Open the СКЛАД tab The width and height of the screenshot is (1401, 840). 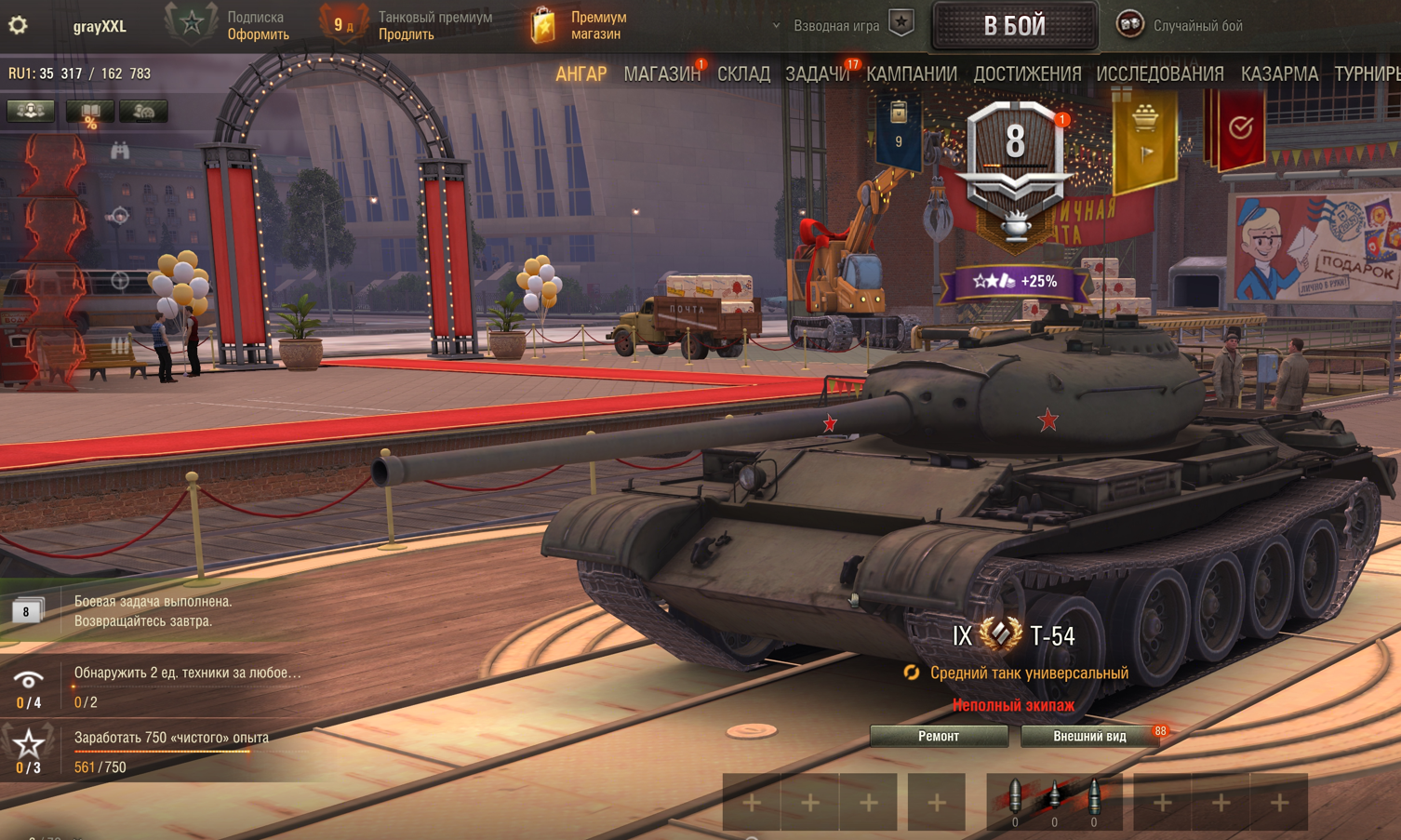click(743, 73)
